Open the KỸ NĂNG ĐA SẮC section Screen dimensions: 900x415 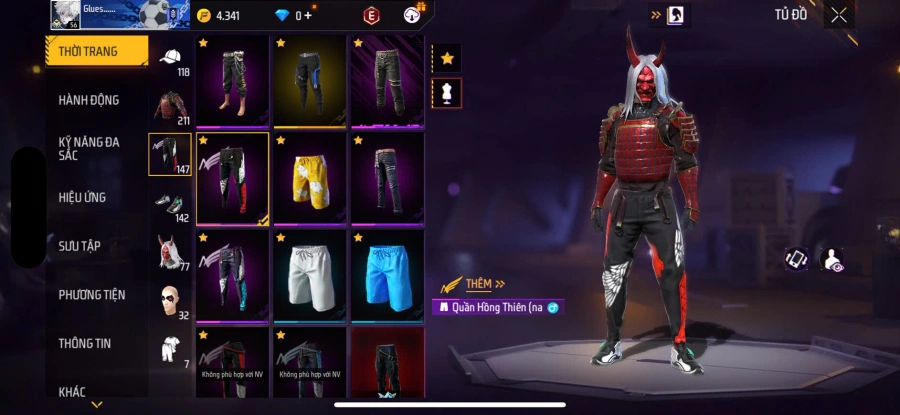click(88, 148)
